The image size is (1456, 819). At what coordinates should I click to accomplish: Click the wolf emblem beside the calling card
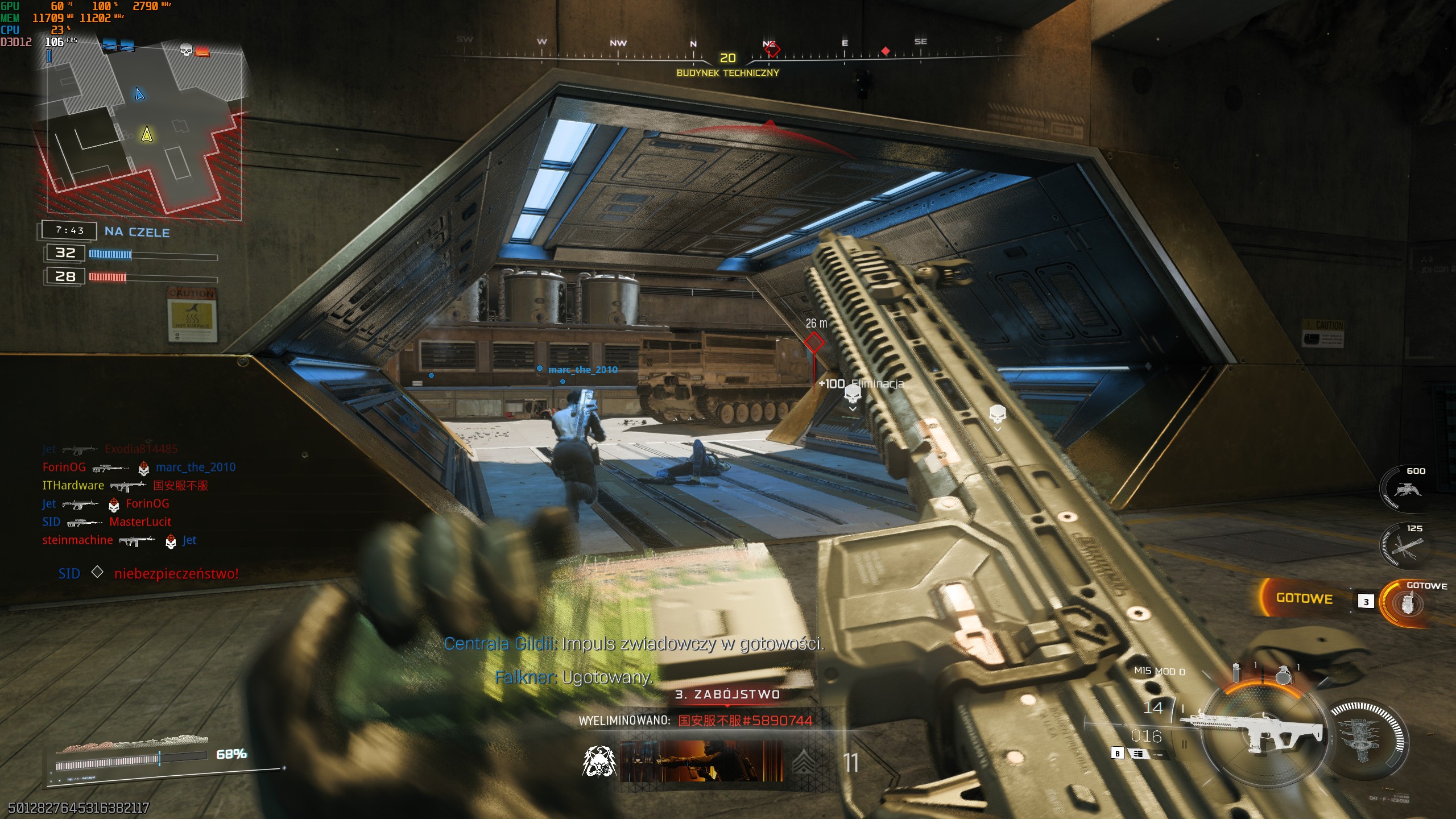tap(599, 762)
